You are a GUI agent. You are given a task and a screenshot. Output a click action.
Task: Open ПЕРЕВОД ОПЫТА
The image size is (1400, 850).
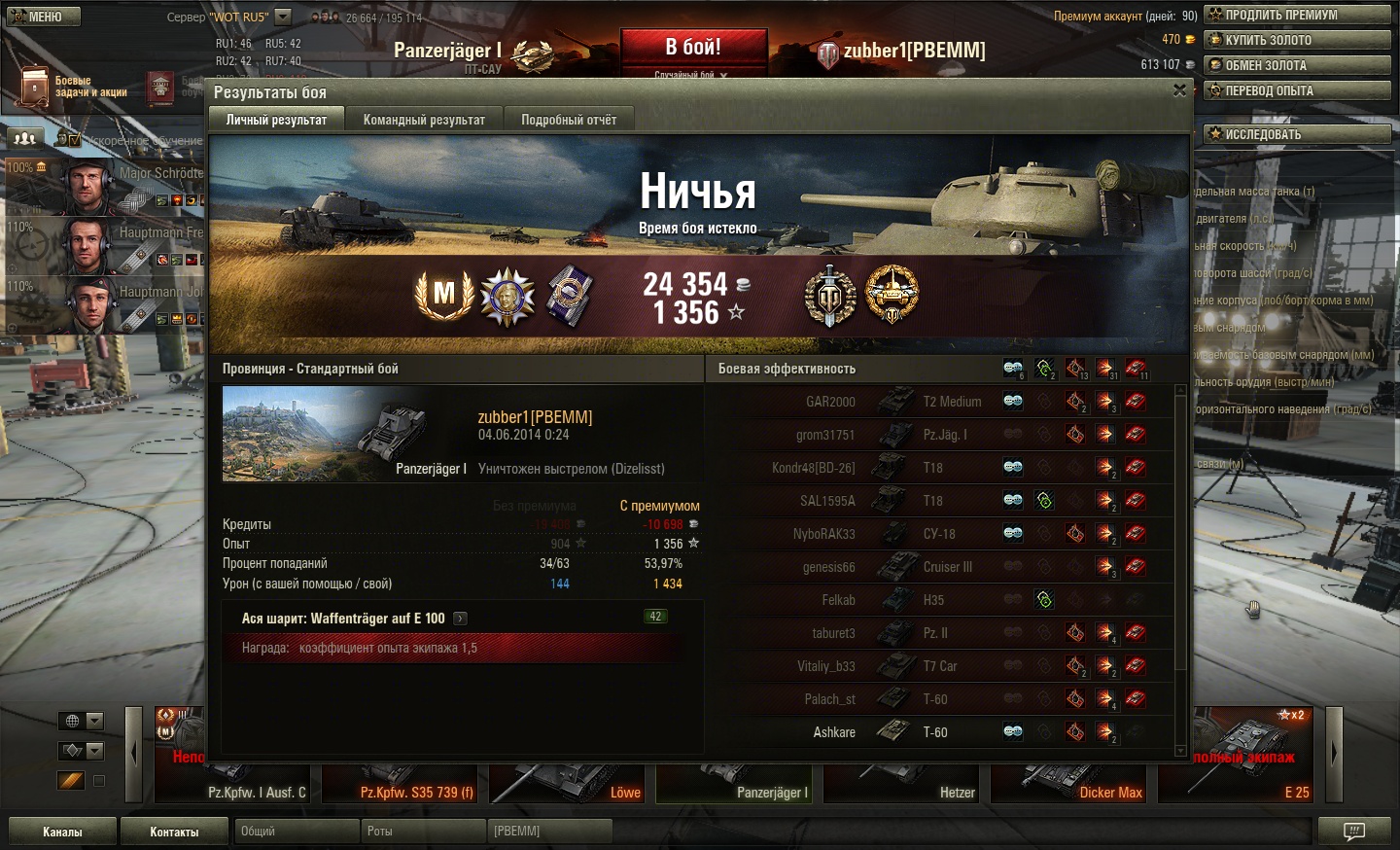point(1298,90)
